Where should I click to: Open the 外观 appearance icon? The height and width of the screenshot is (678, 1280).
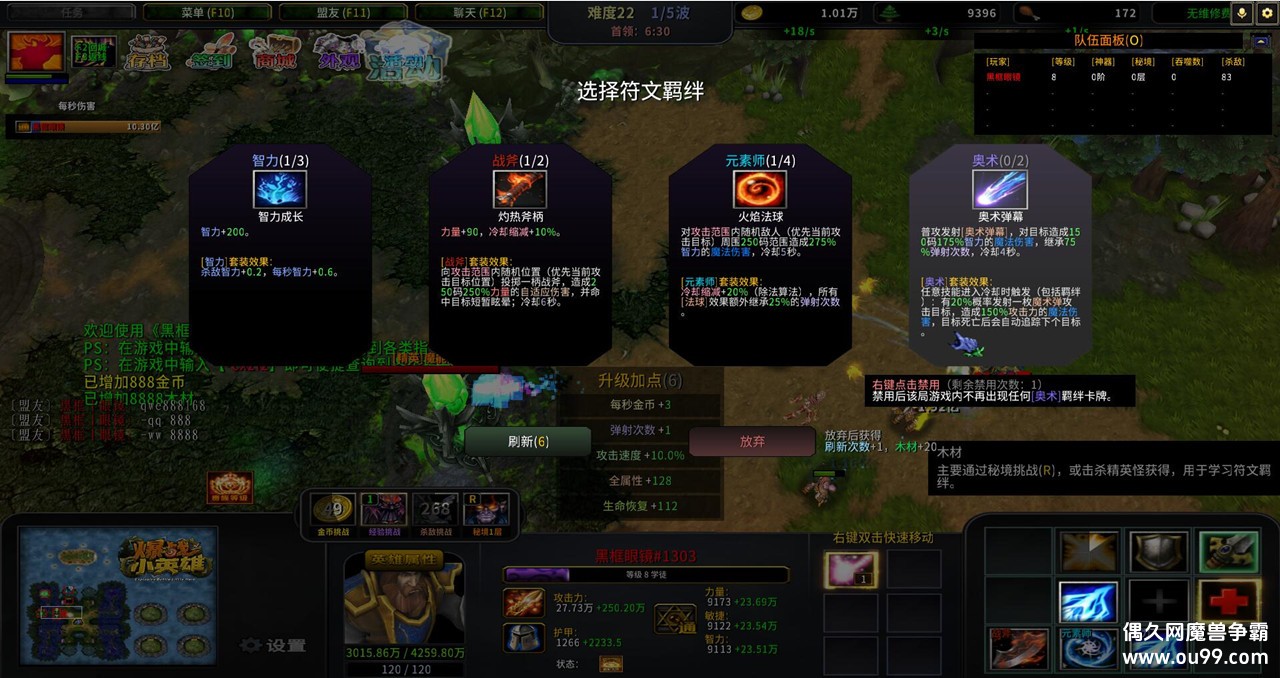tap(337, 52)
